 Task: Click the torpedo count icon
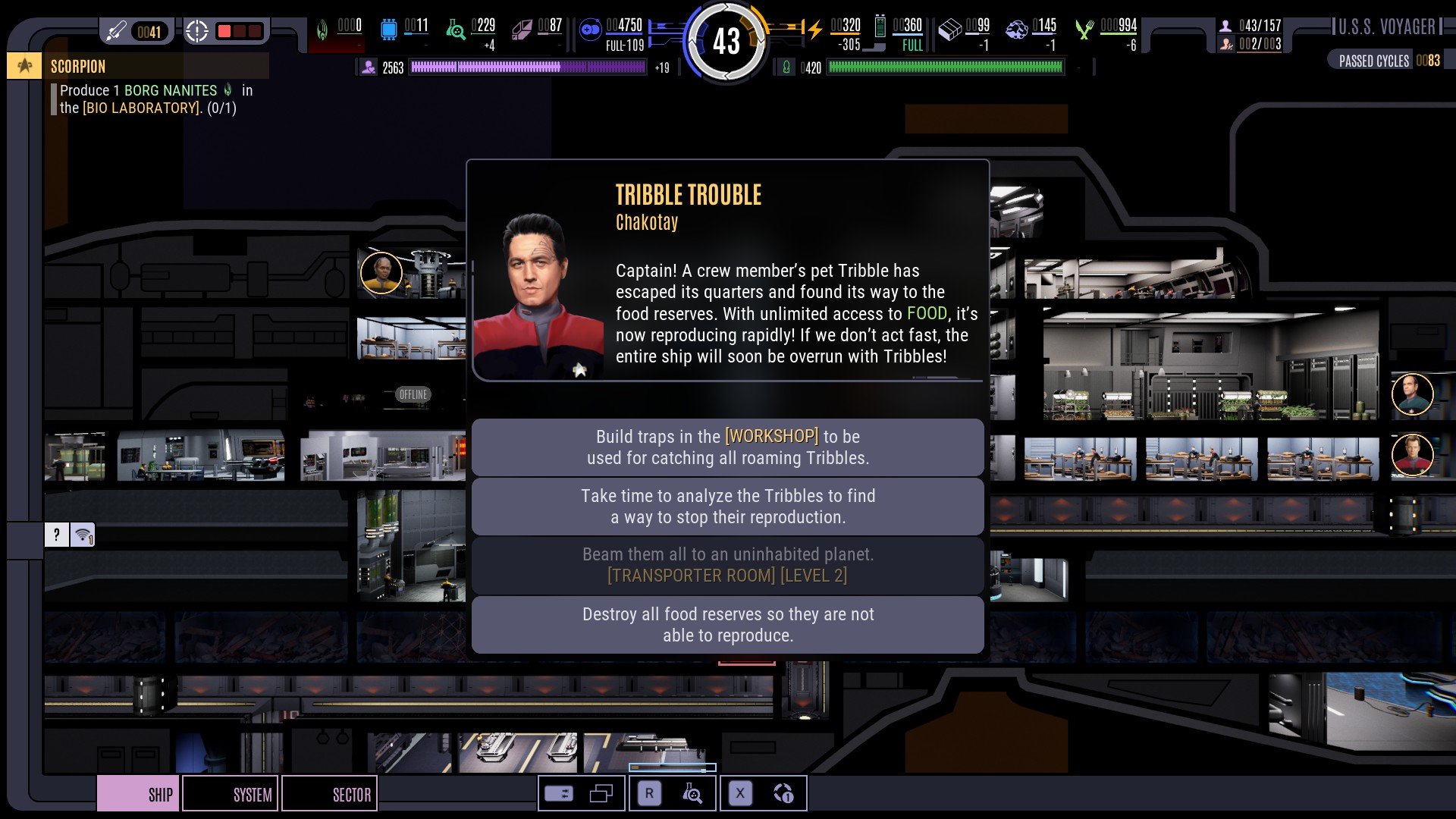(116, 32)
